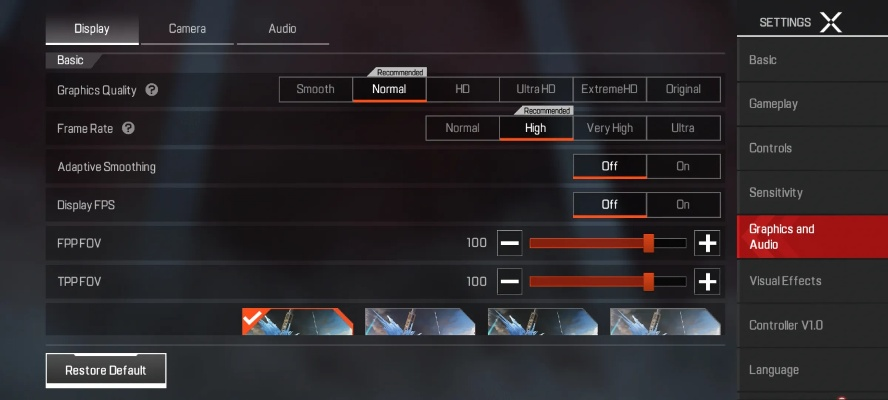This screenshot has width=888, height=400.
Task: Go to Sensitivity settings
Action: click(x=812, y=192)
